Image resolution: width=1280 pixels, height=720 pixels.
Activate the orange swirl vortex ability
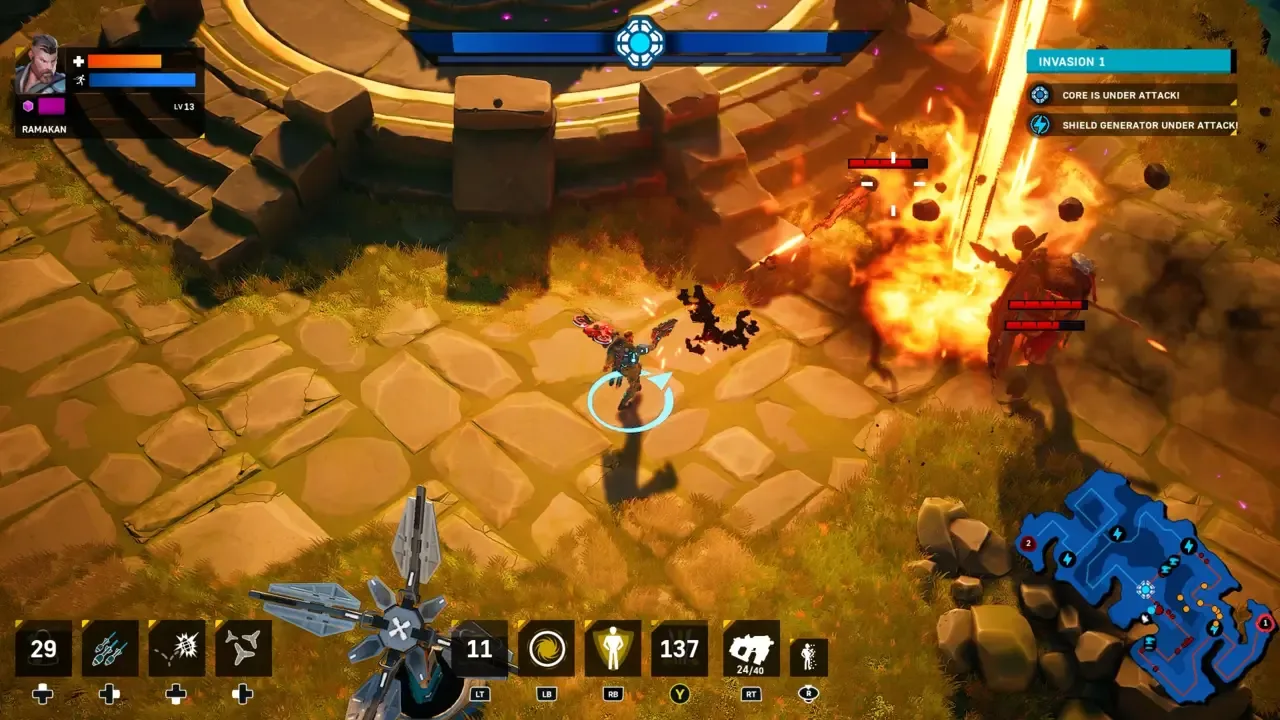coord(547,649)
